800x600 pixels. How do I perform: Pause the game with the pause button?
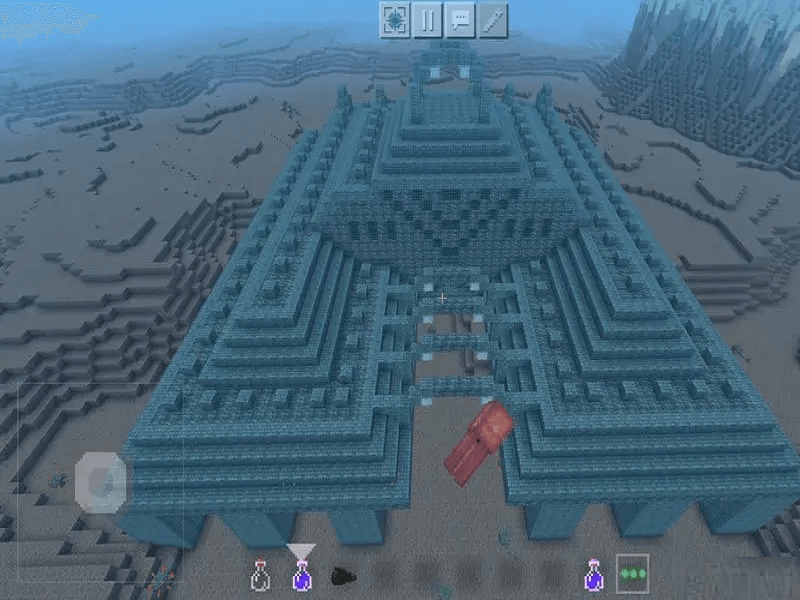click(427, 19)
